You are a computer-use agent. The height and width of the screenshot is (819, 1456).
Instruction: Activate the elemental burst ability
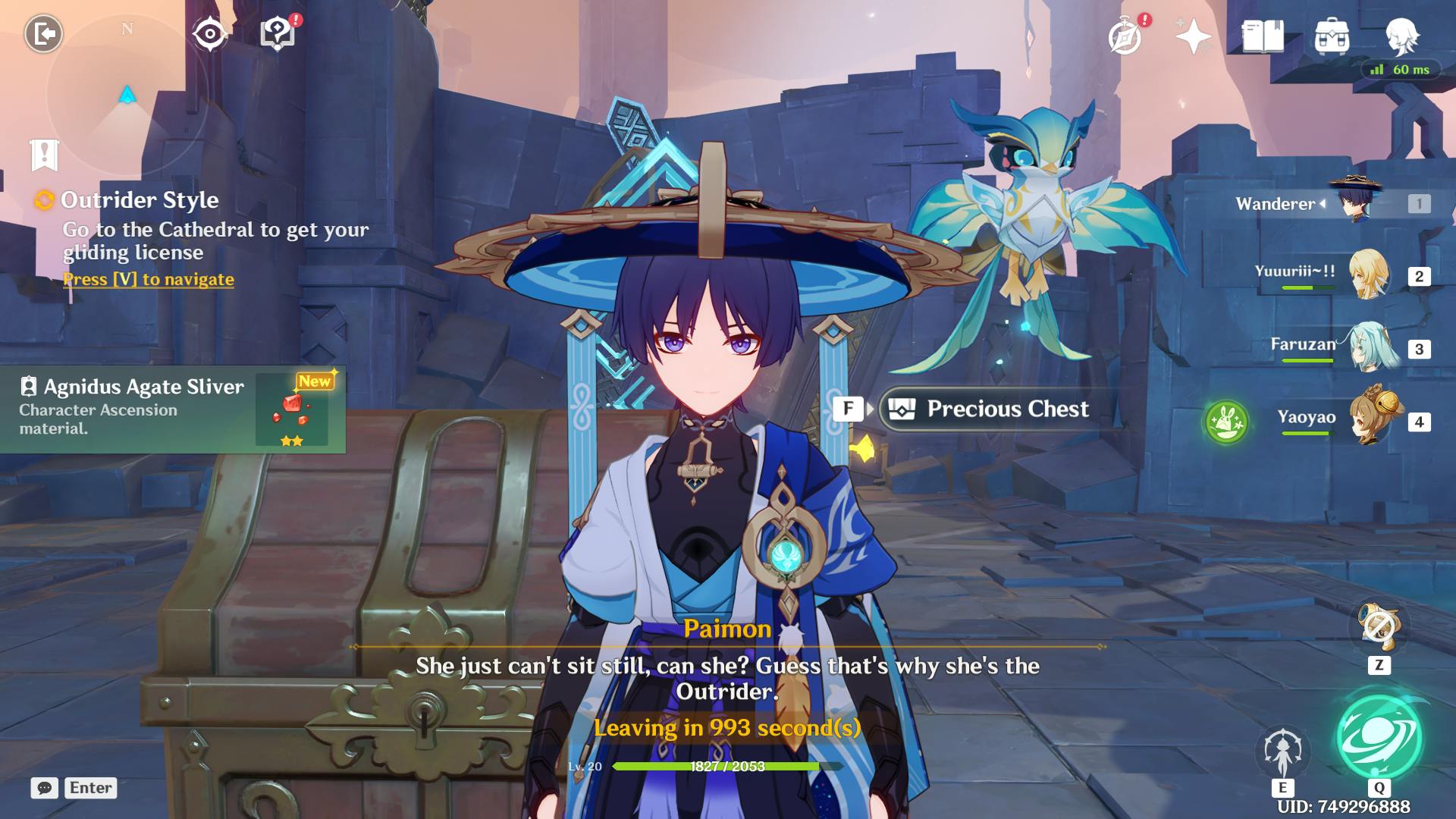(x=1379, y=739)
